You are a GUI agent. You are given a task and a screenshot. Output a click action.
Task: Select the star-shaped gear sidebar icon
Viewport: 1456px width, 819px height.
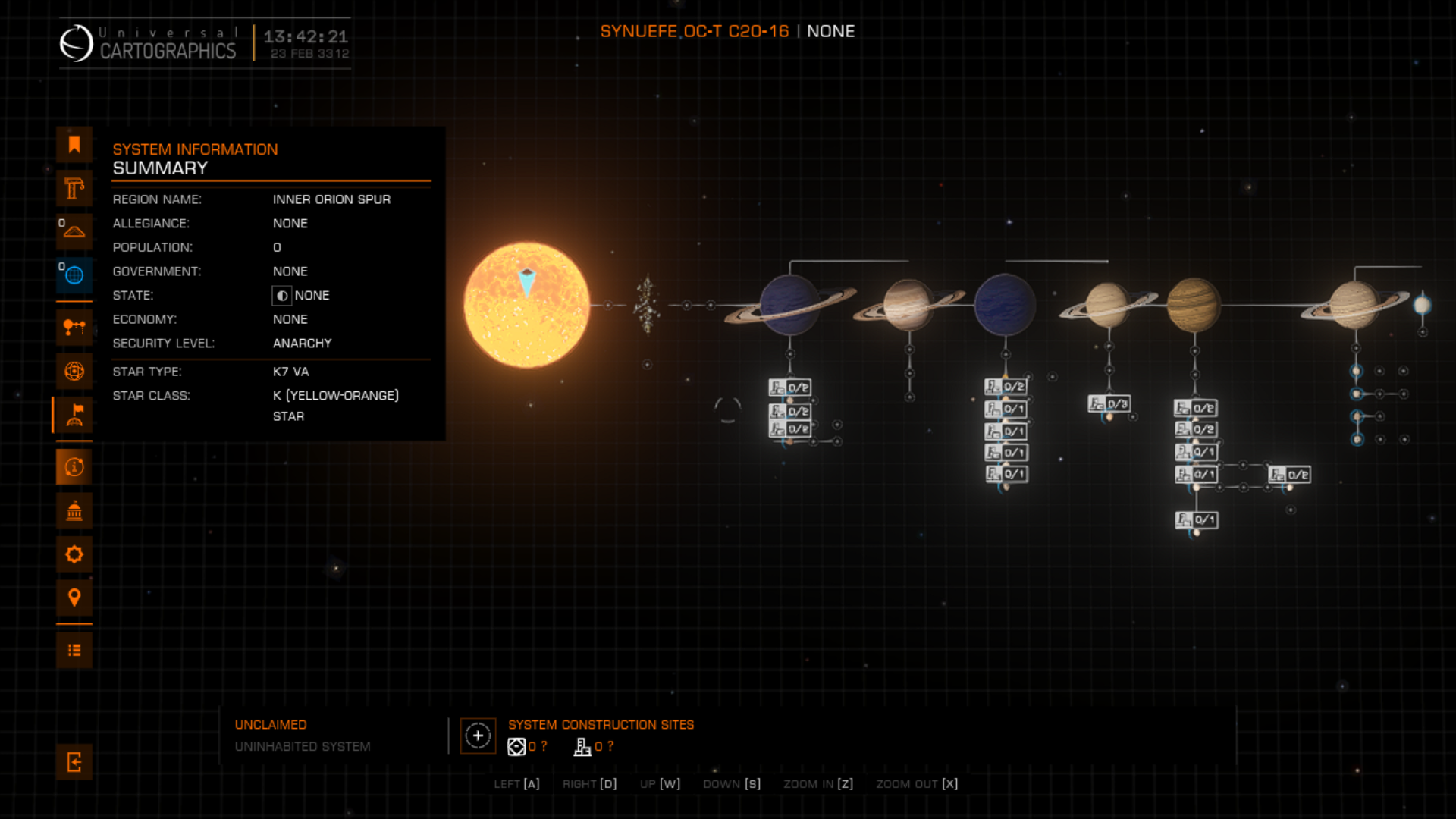click(x=74, y=554)
